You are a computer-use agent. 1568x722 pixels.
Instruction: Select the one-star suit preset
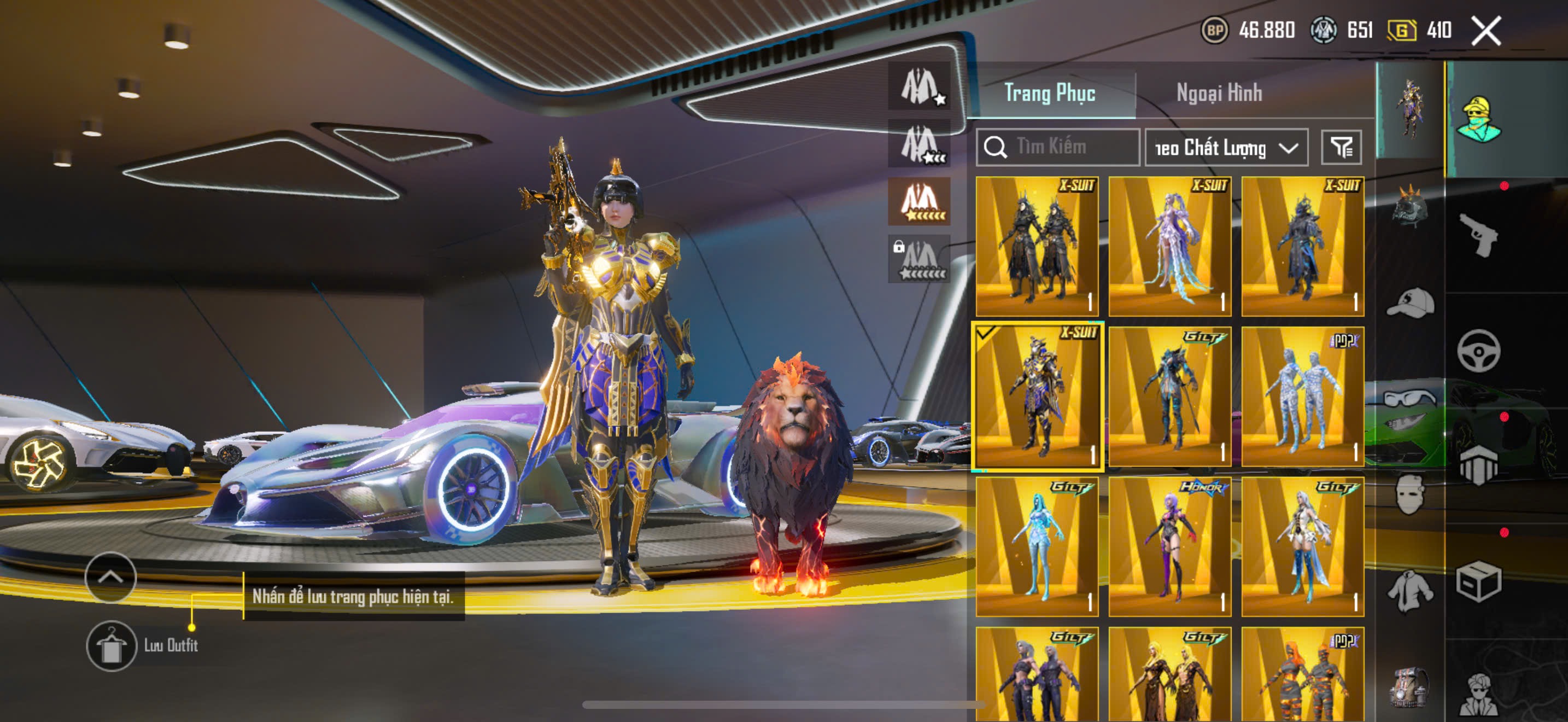(x=919, y=86)
